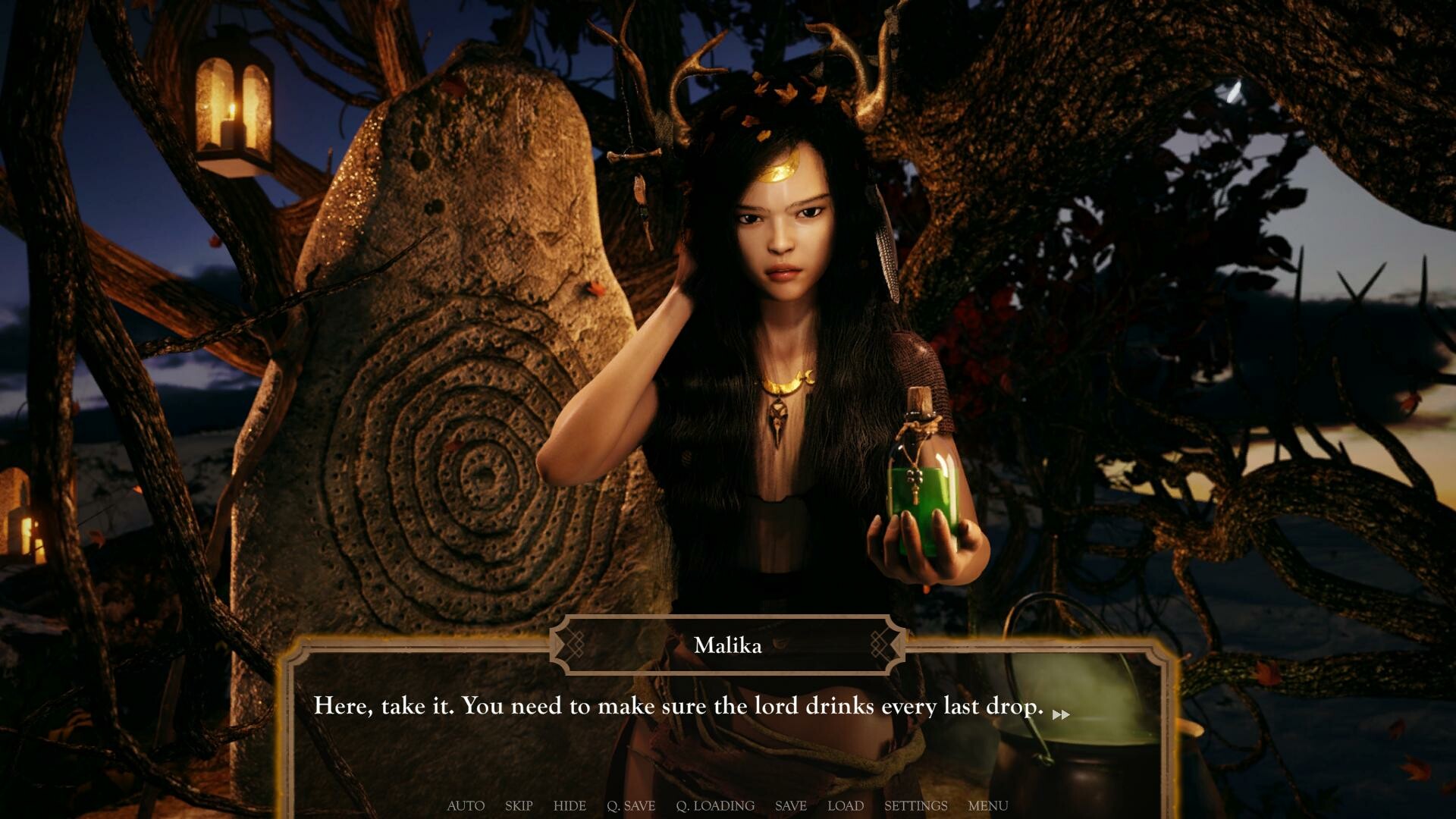Quick save with Q. SAVE

632,806
